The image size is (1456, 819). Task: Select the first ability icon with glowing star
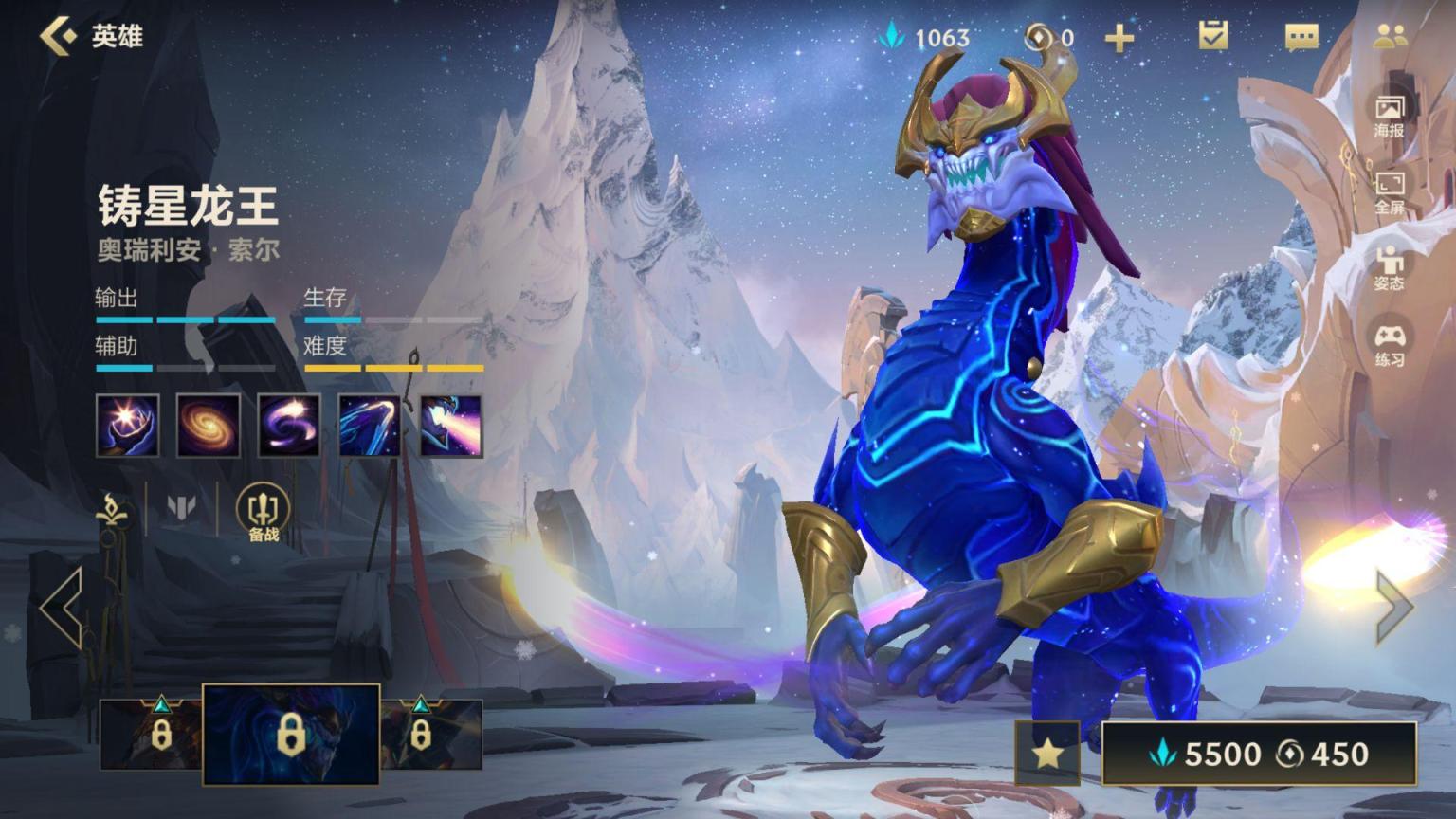click(127, 426)
